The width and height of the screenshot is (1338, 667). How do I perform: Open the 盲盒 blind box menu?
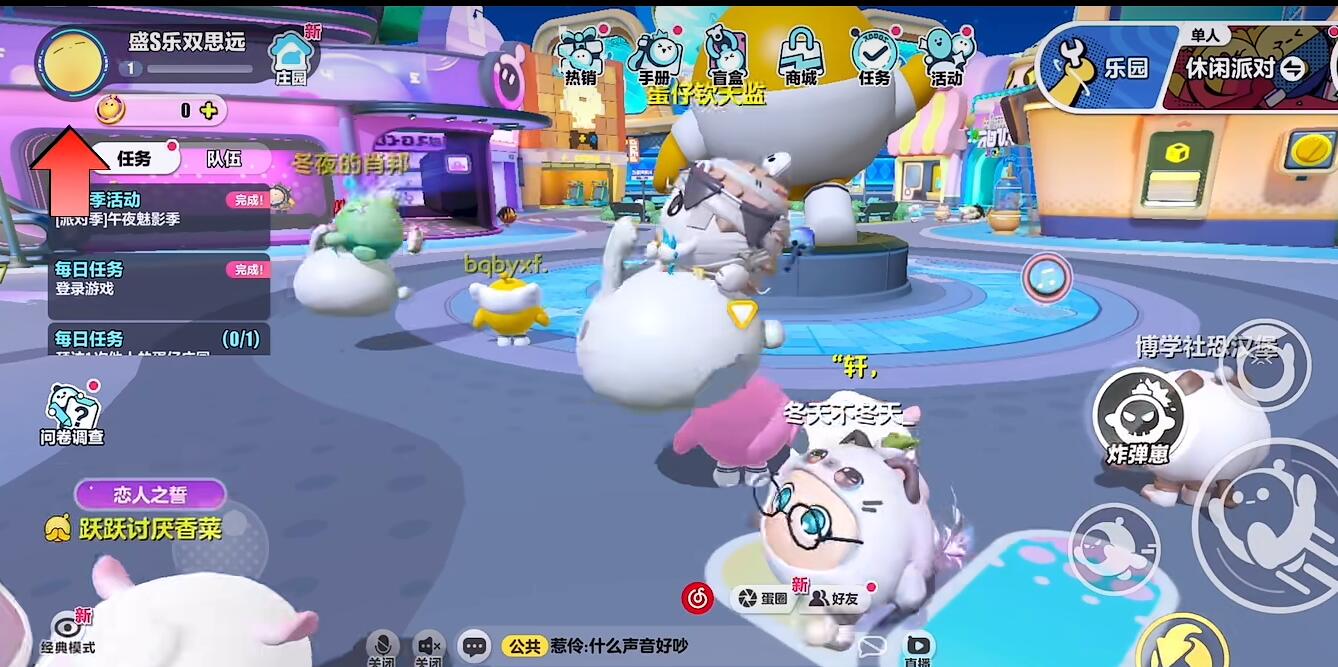(x=726, y=56)
